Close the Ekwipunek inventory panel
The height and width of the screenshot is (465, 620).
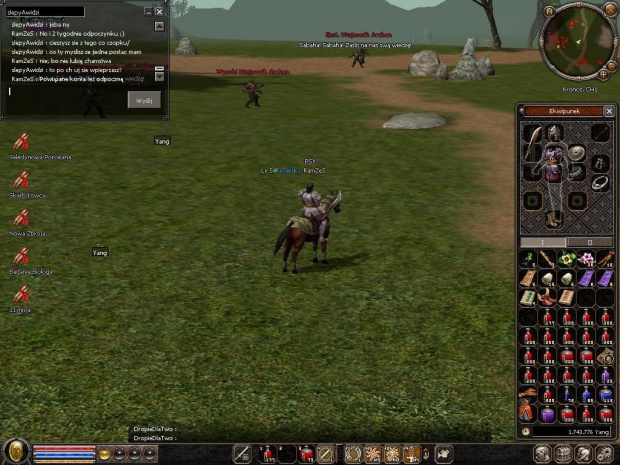(609, 110)
